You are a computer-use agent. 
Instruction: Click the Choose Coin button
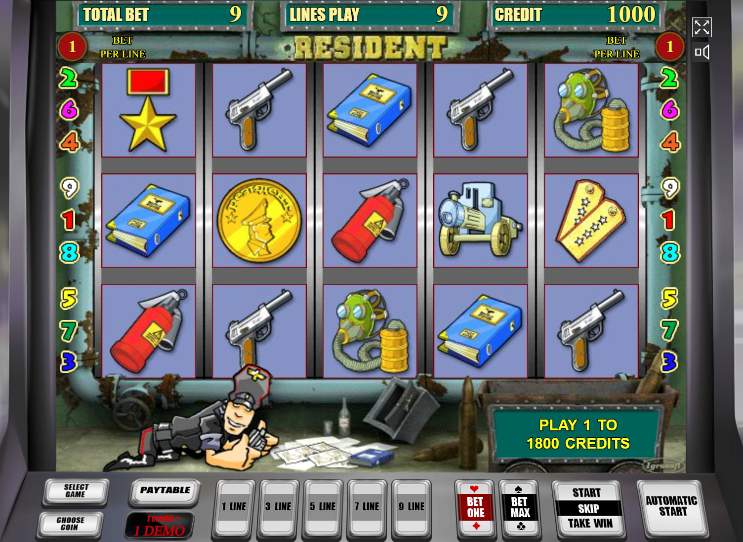(x=70, y=523)
